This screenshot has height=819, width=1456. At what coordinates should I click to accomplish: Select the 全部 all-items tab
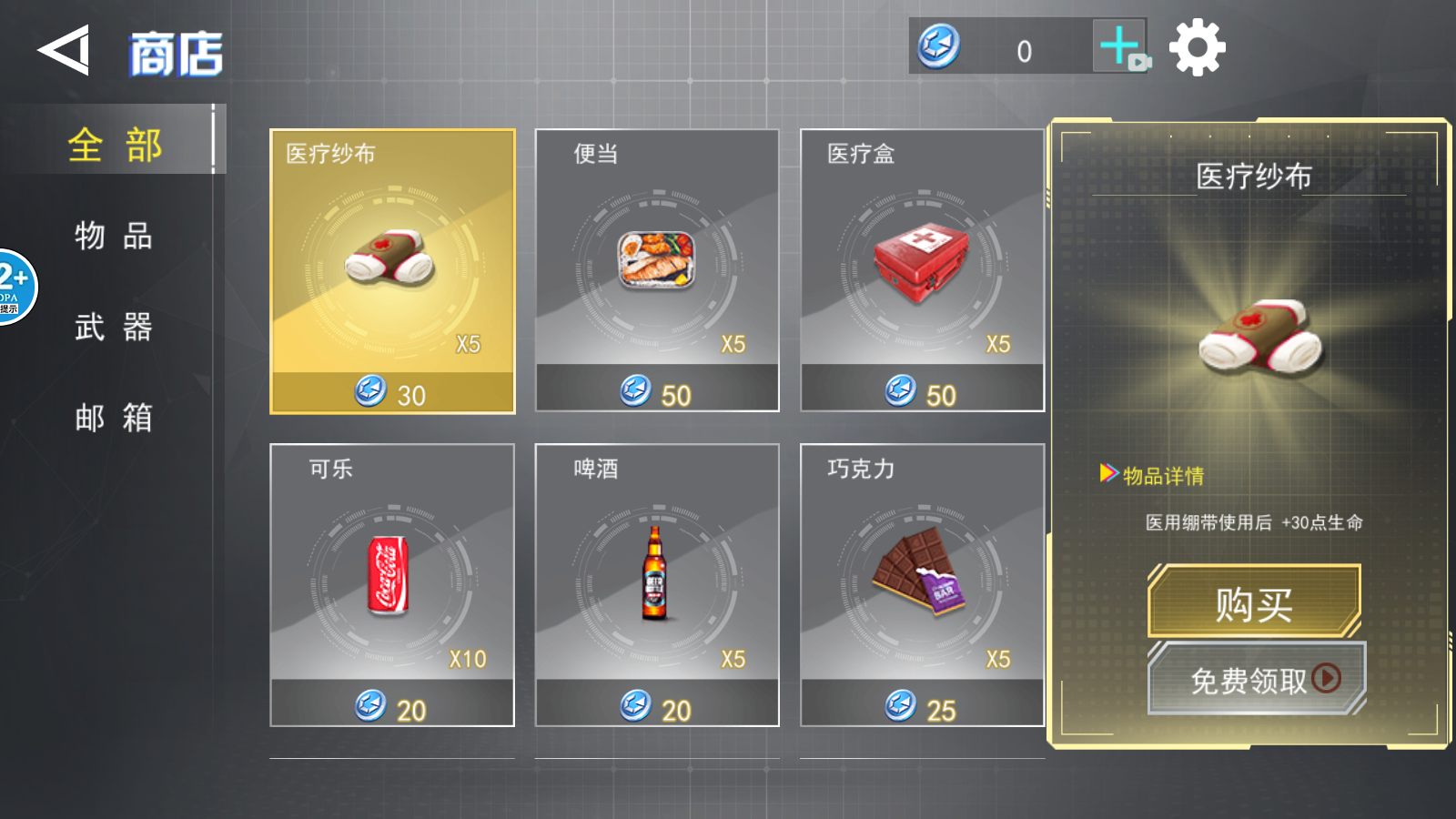pos(116,144)
